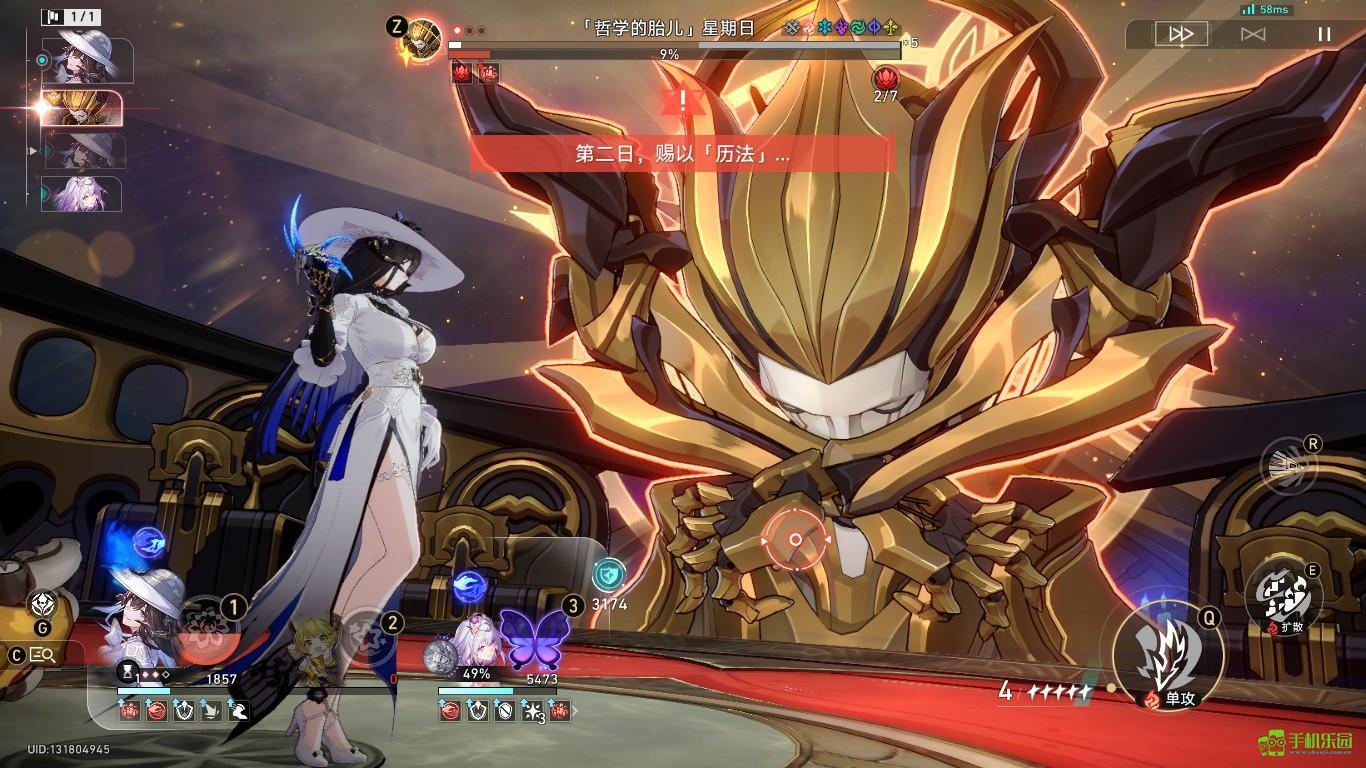Toggle the double-speed battle button

(1181, 34)
